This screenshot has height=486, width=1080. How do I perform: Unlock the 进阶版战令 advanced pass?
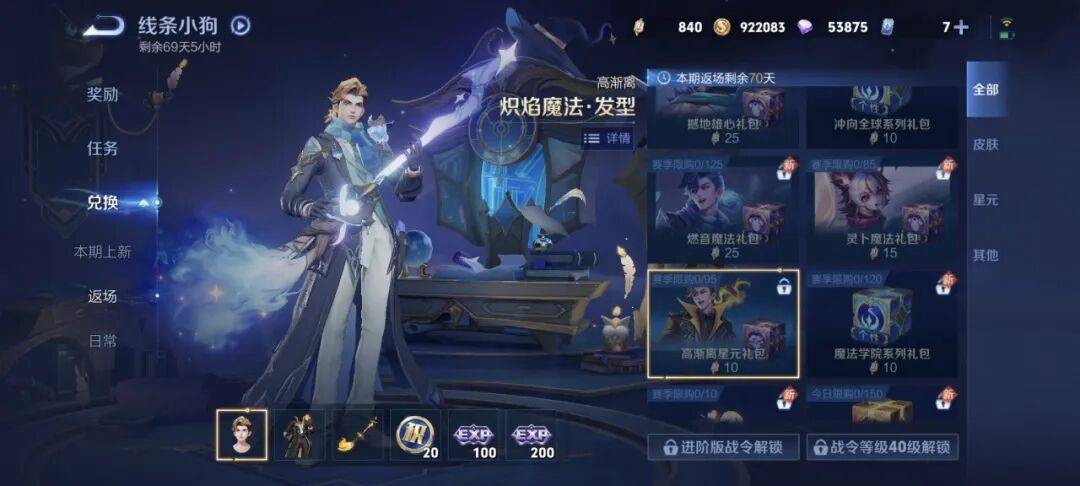click(722, 446)
